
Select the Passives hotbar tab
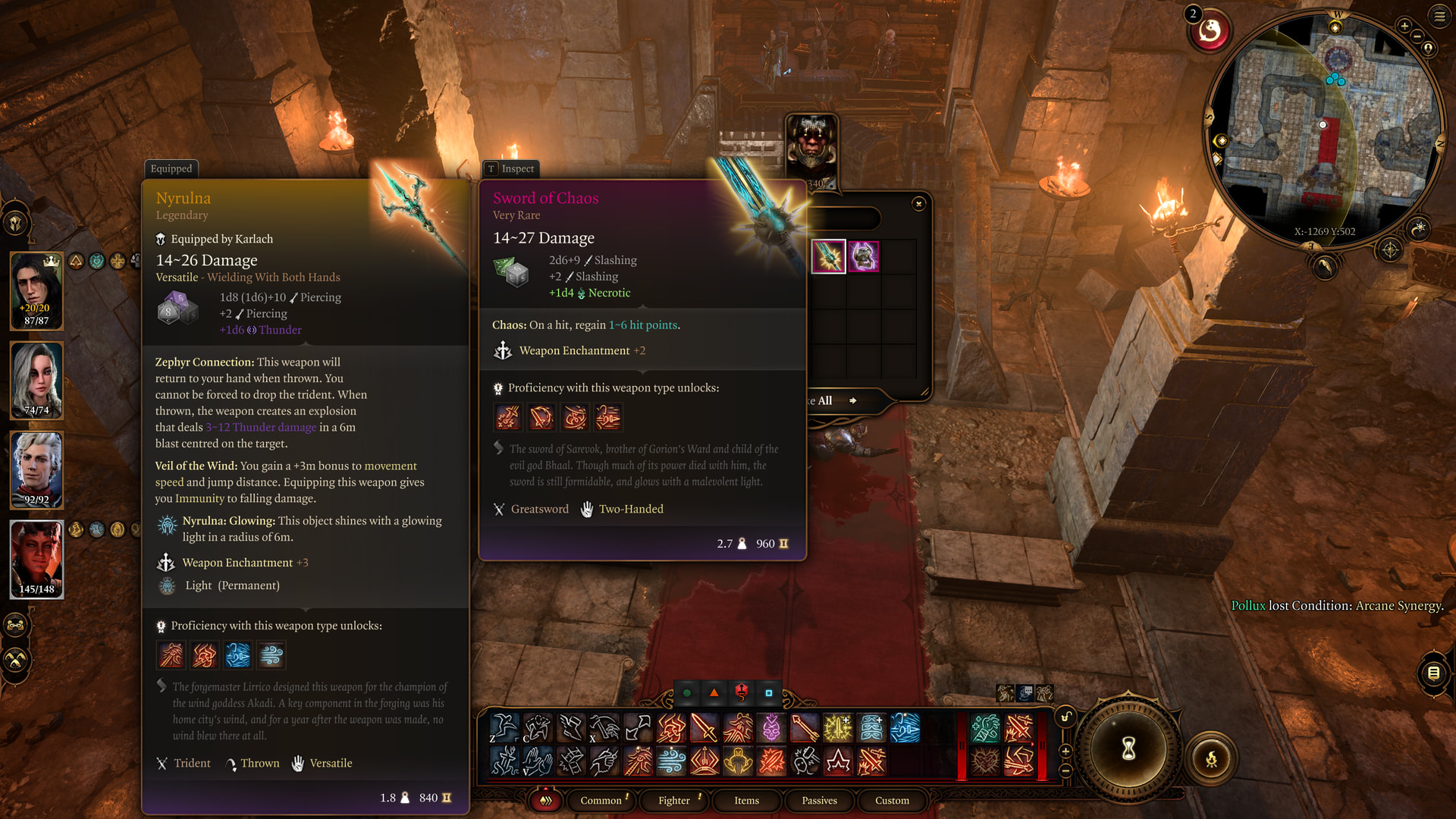coord(819,800)
